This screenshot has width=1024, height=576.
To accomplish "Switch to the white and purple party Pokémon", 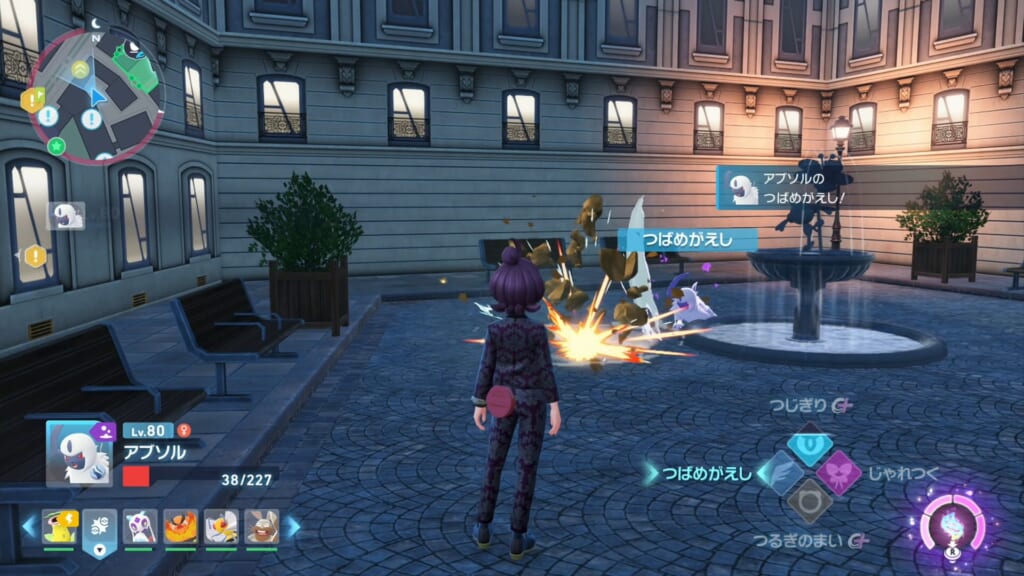I will 140,526.
